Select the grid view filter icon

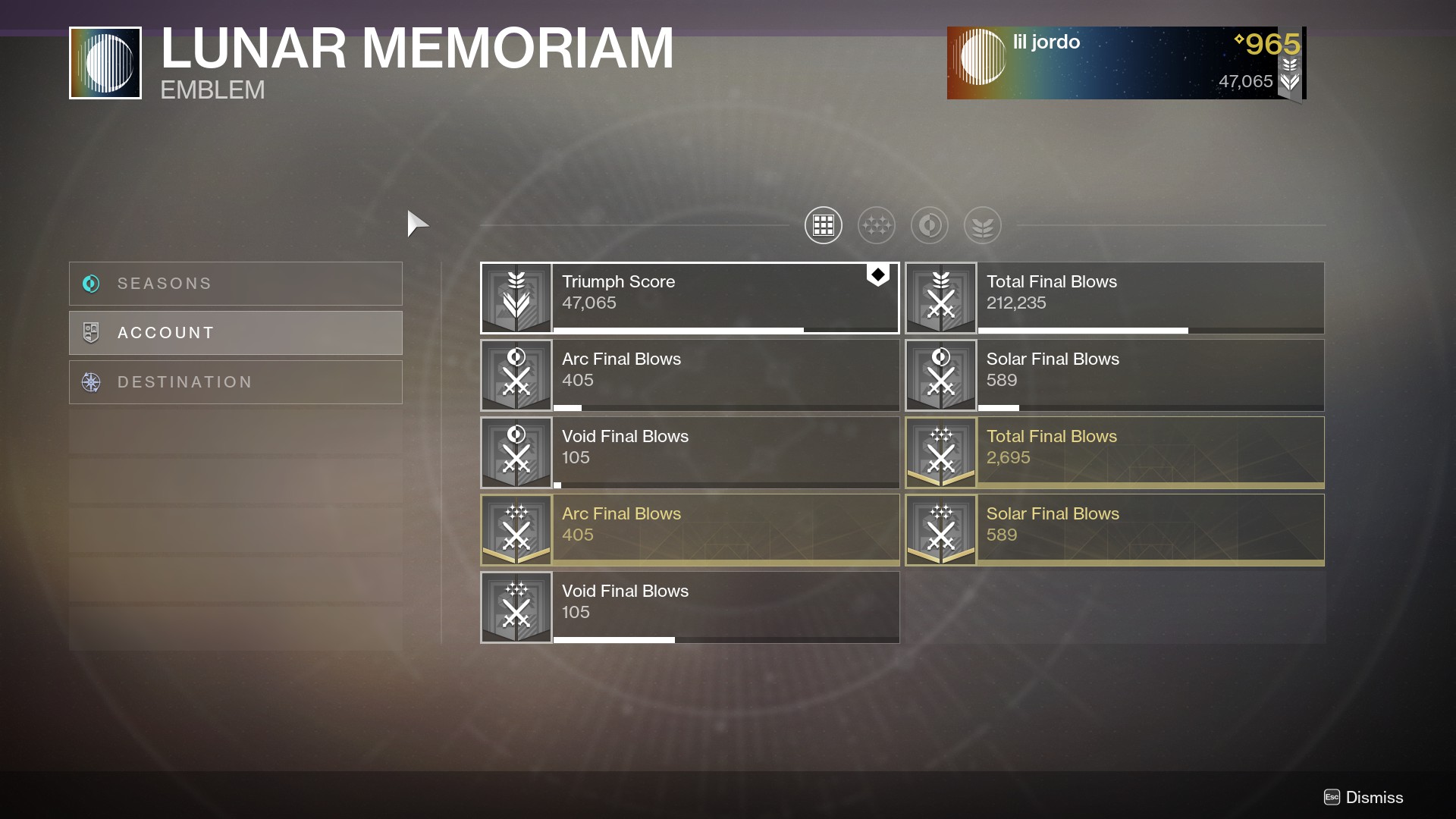pyautogui.click(x=823, y=225)
